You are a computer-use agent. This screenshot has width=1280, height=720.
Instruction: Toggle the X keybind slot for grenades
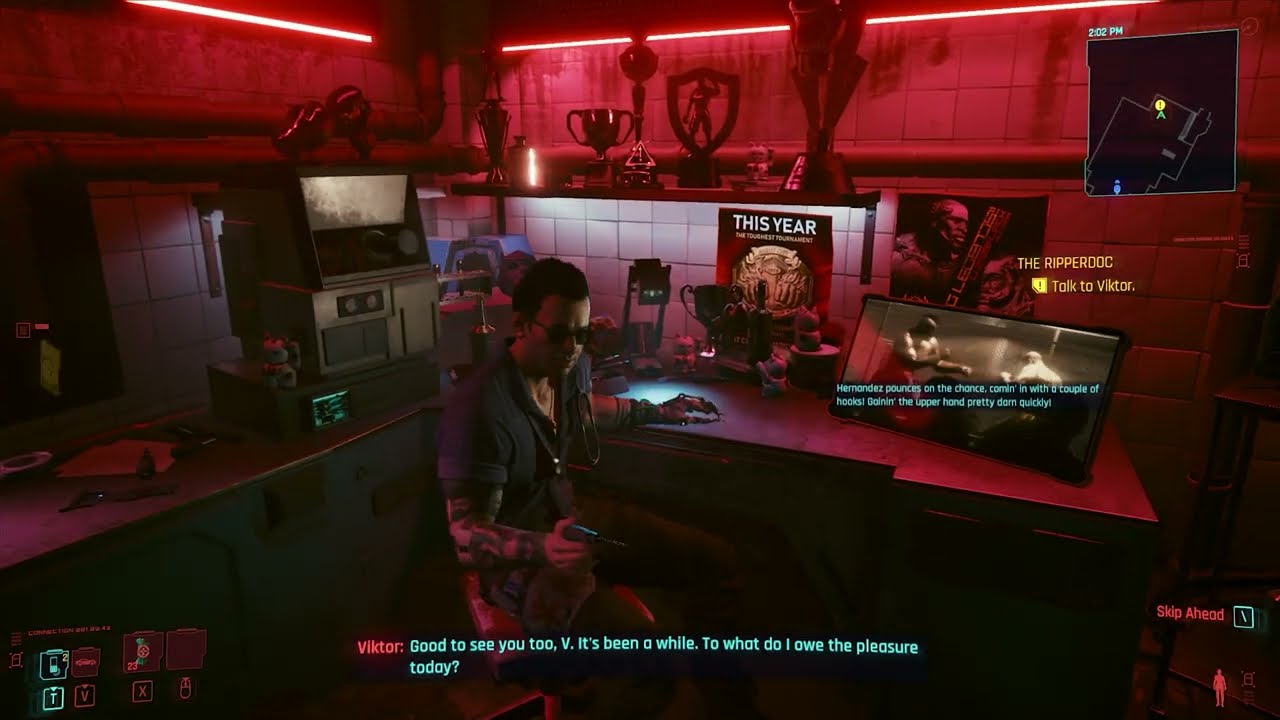coord(142,693)
